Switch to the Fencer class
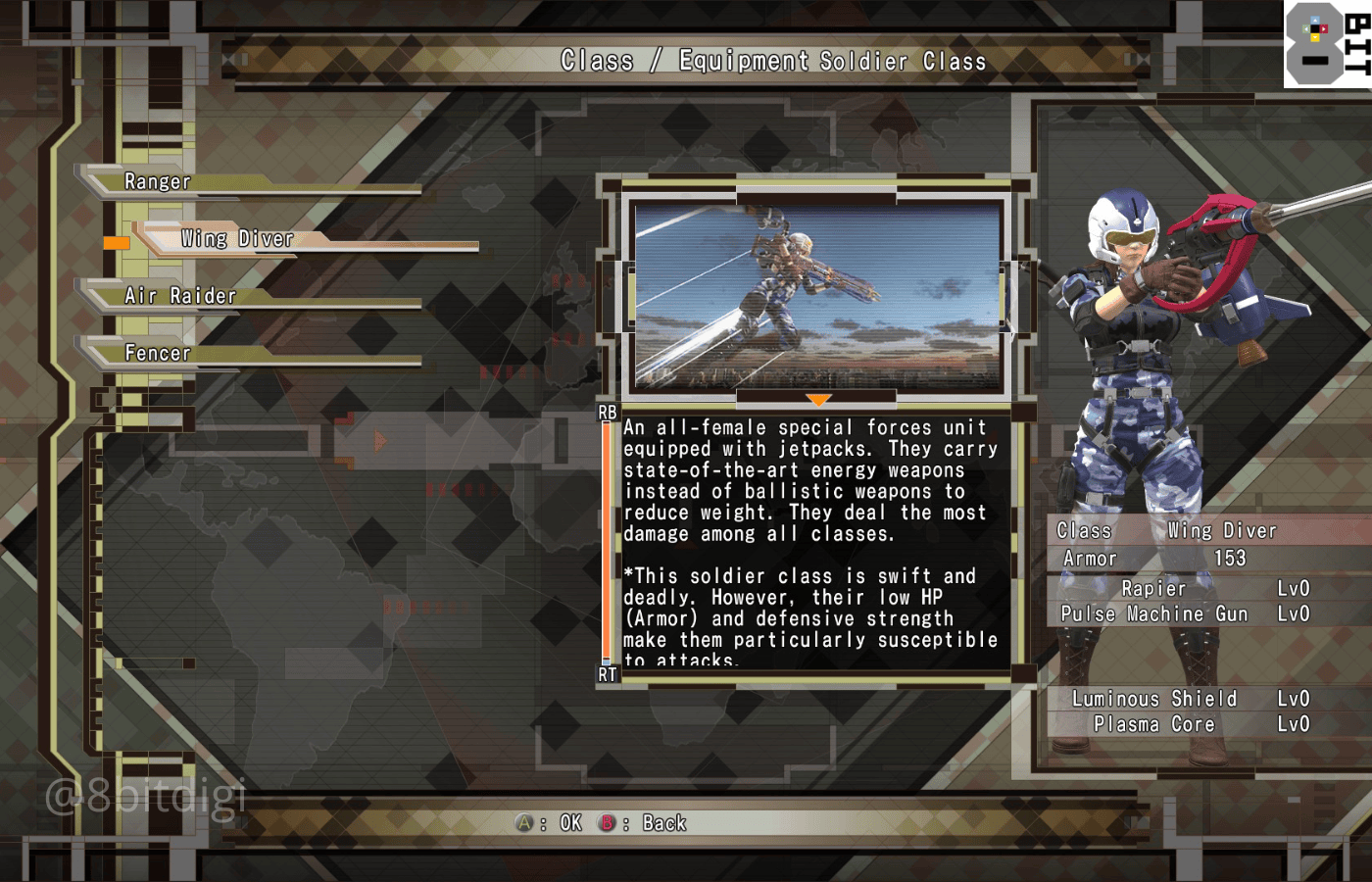The height and width of the screenshot is (882, 1372). [x=157, y=353]
